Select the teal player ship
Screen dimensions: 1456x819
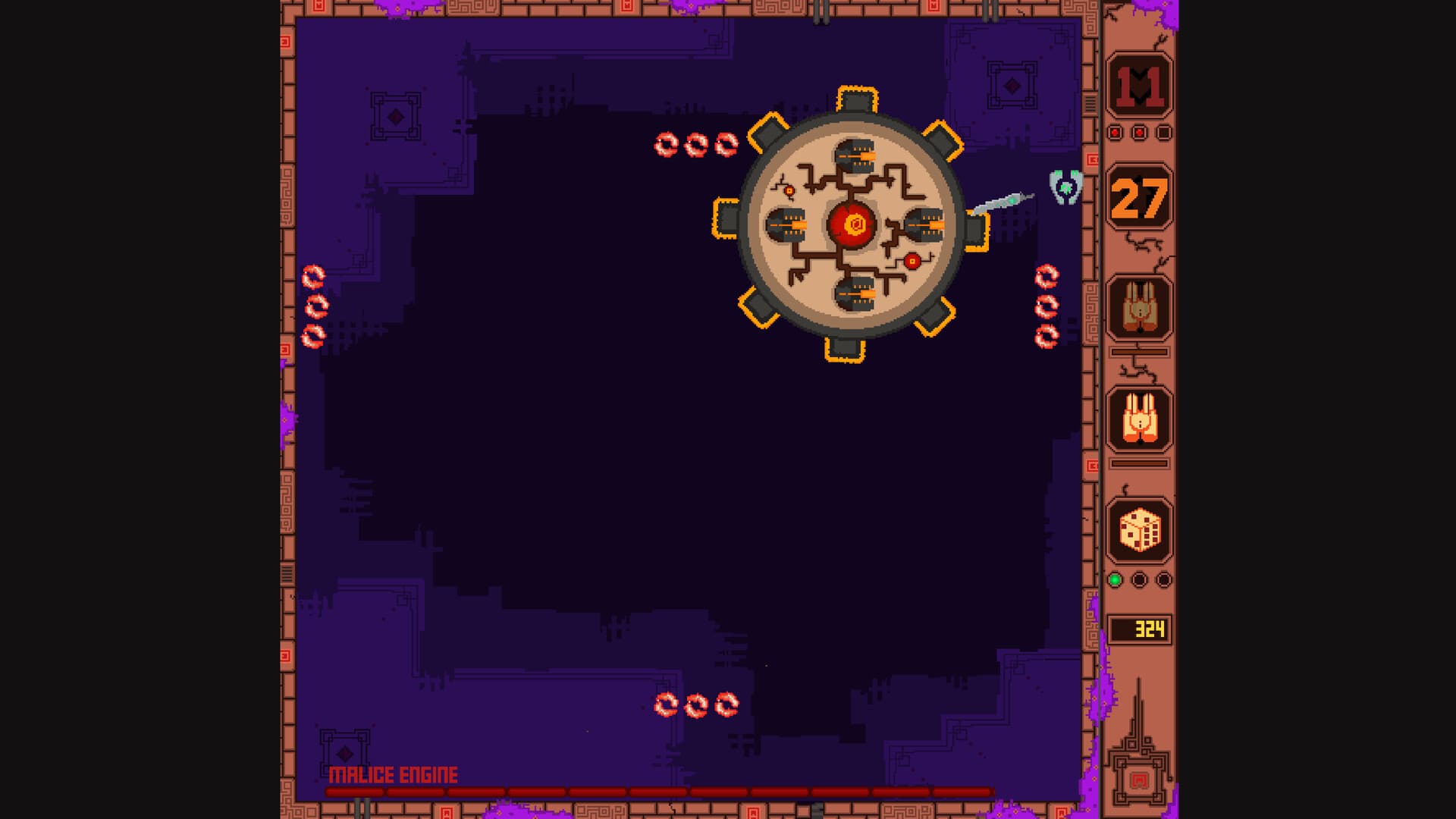click(x=1065, y=188)
